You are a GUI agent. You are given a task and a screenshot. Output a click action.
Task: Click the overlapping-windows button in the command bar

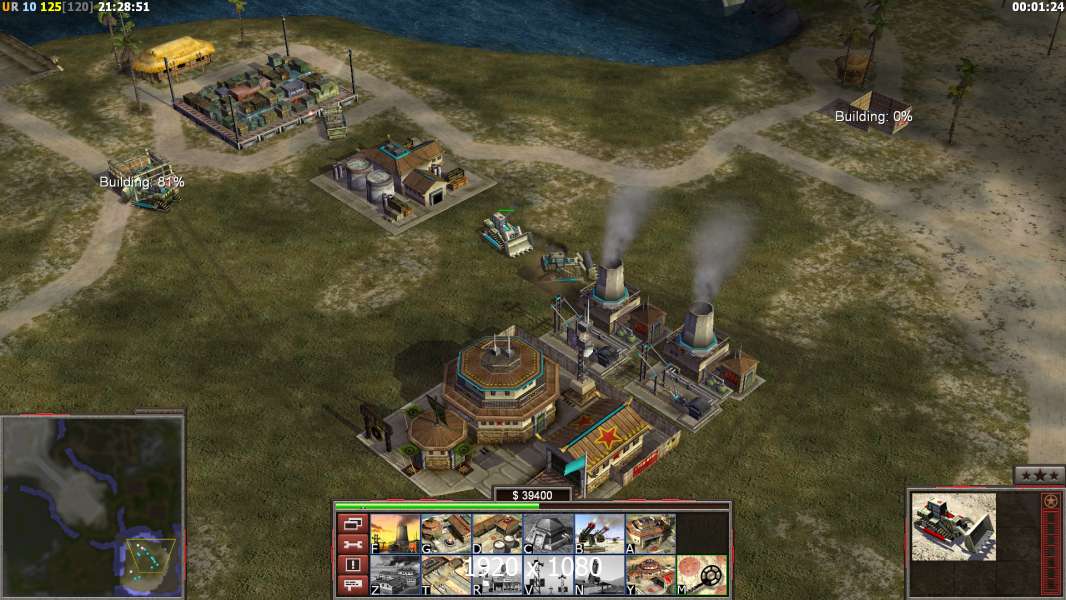pyautogui.click(x=352, y=523)
